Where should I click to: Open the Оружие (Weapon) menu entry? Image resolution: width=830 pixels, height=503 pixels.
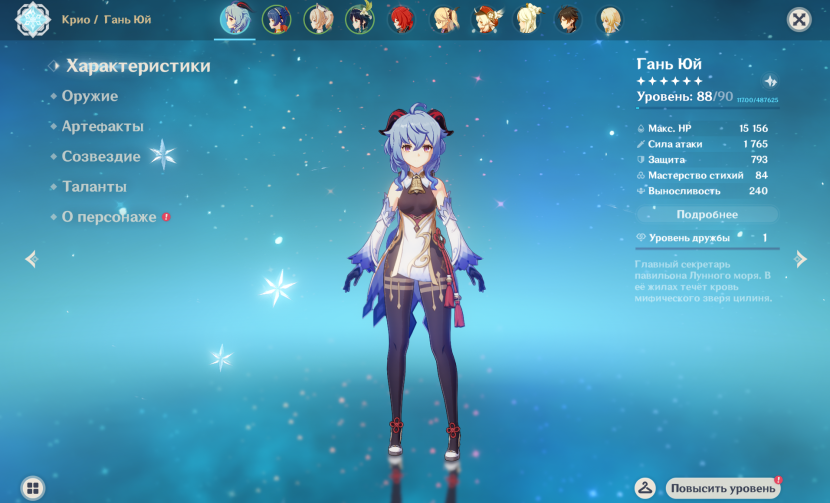click(x=90, y=96)
